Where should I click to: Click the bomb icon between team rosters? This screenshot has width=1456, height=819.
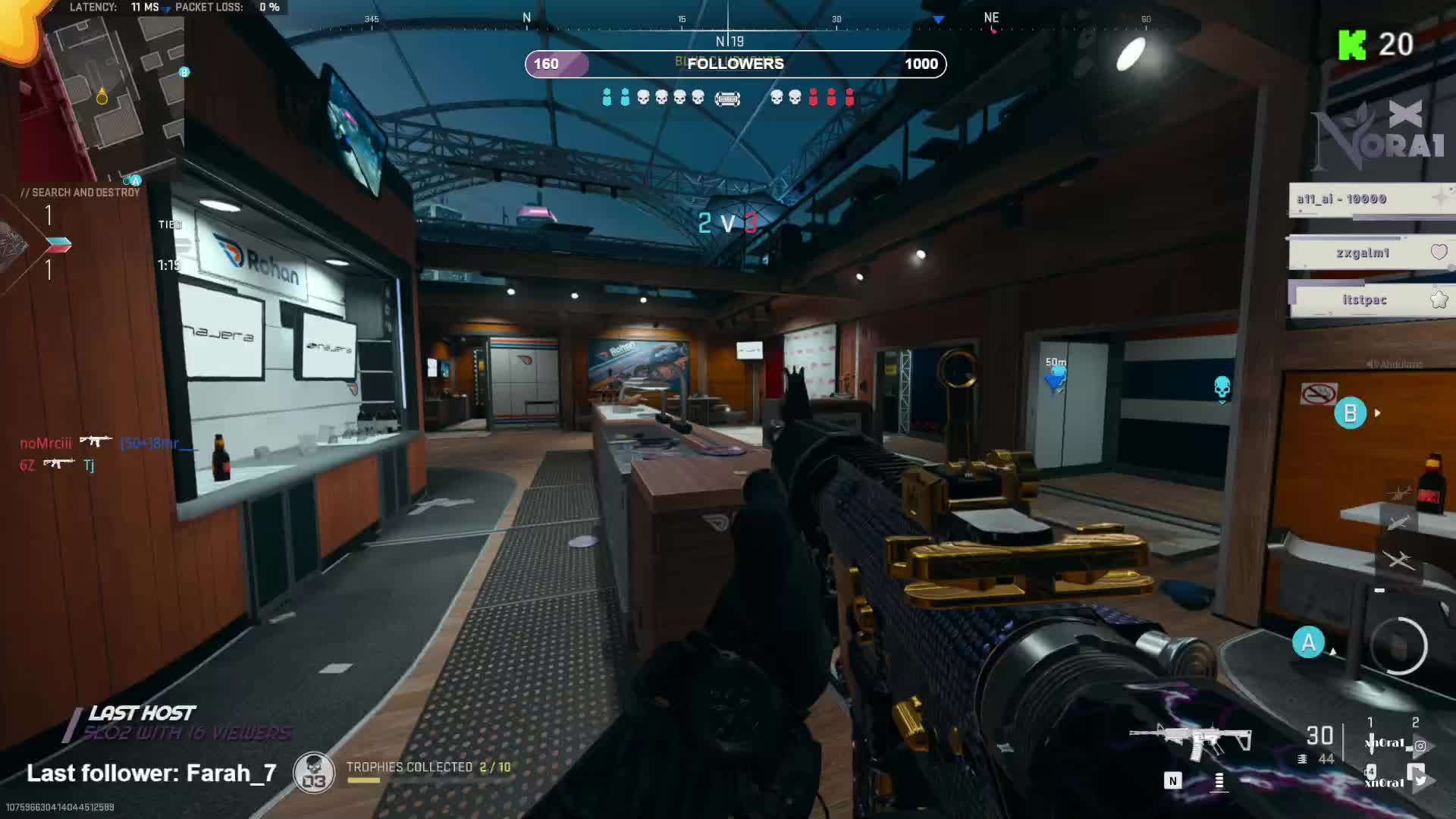click(727, 99)
